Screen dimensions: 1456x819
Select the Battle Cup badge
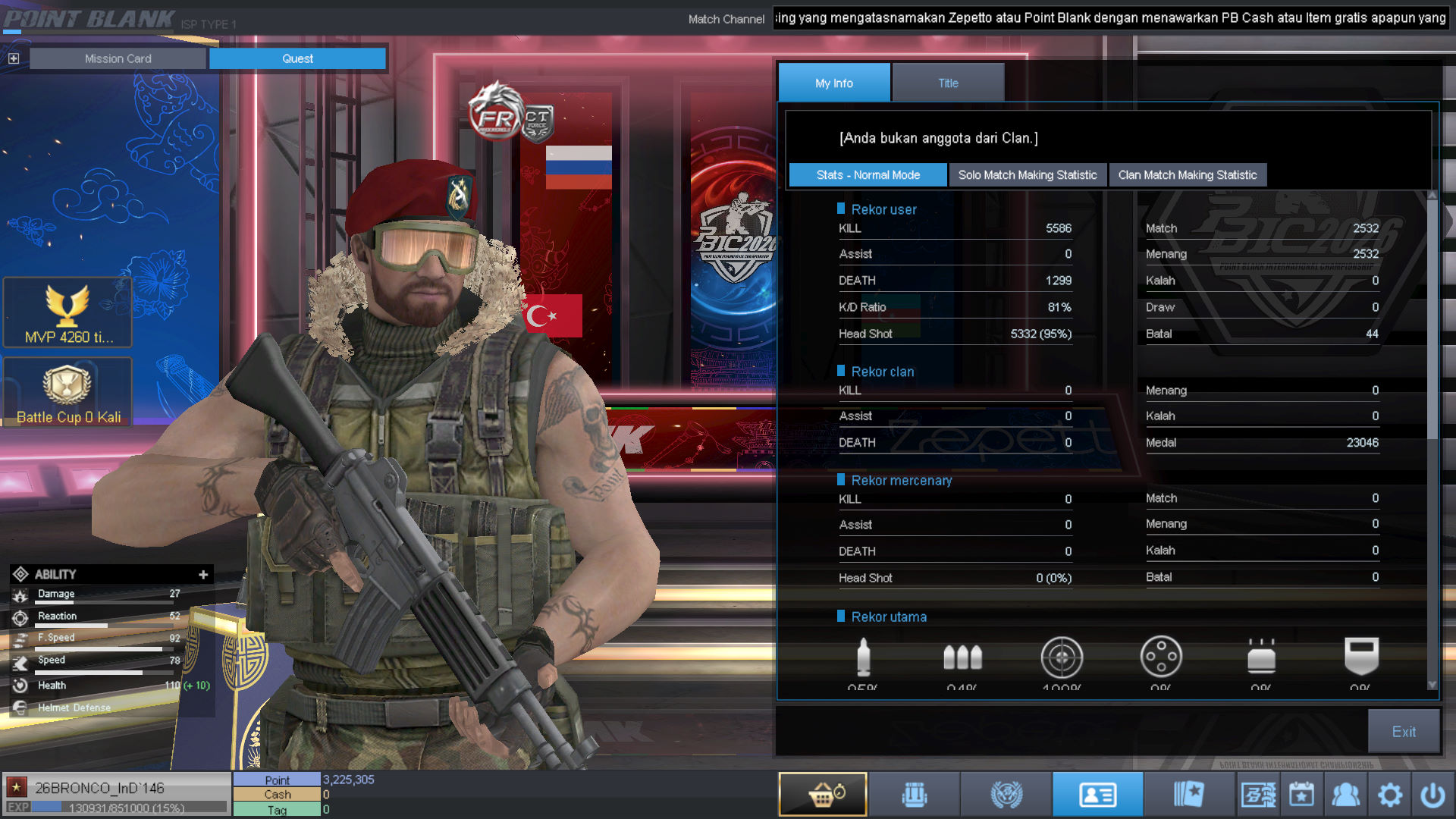coord(67,392)
